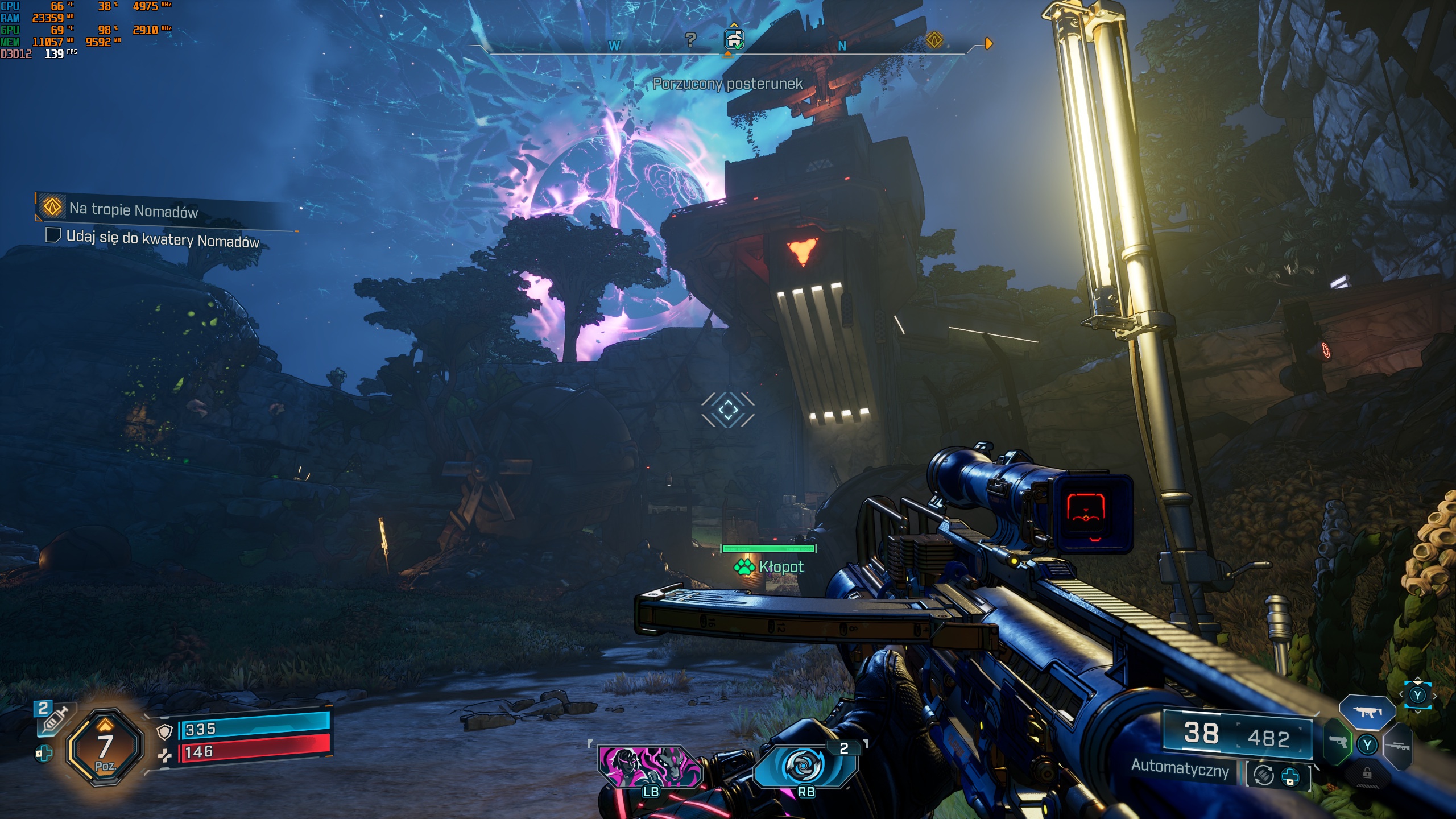Screen dimensions: 1456x819
Task: Toggle the Automatyczny fire mode label
Action: pyautogui.click(x=1180, y=768)
